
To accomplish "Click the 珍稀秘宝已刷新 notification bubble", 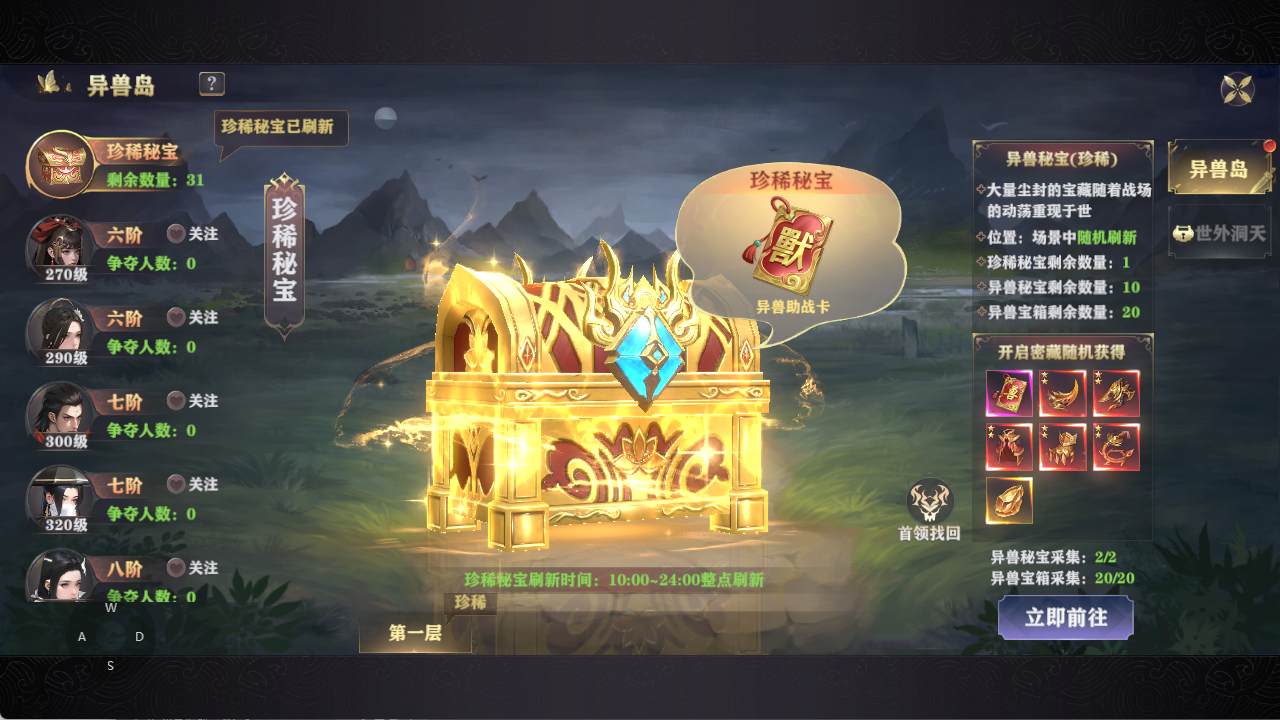I will click(x=280, y=129).
